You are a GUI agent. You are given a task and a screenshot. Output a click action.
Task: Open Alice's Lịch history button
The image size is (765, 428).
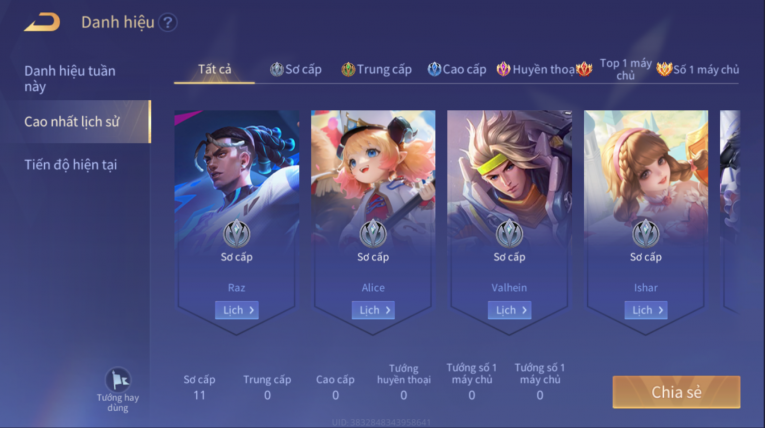pyautogui.click(x=373, y=310)
